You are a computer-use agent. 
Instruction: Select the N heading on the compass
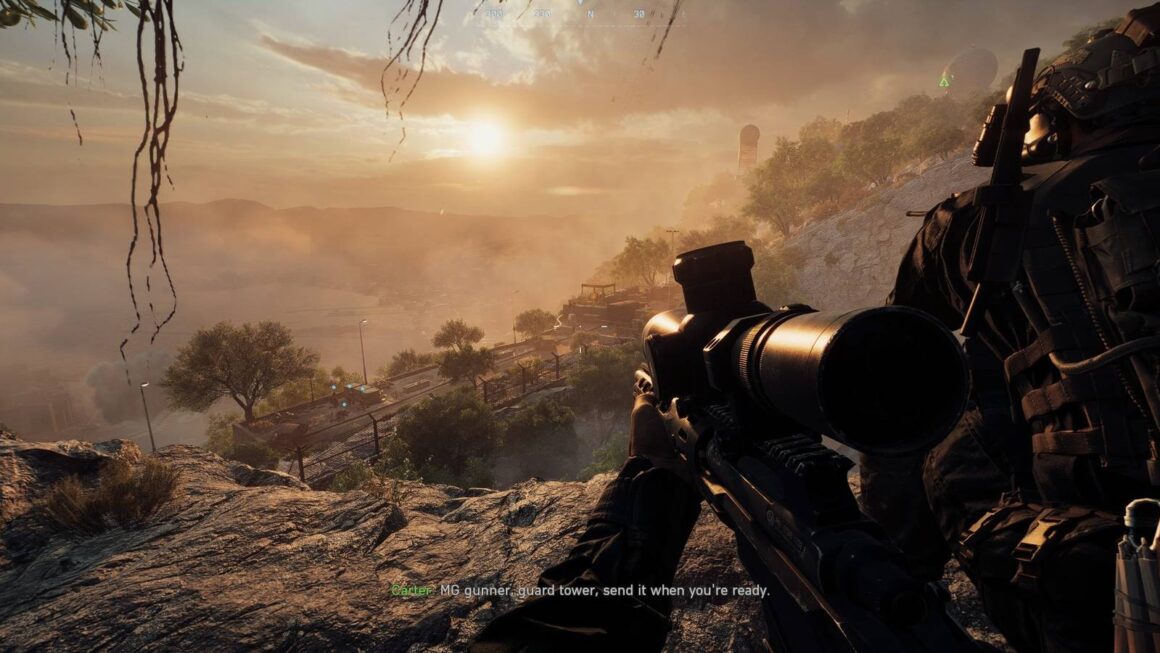(x=591, y=14)
